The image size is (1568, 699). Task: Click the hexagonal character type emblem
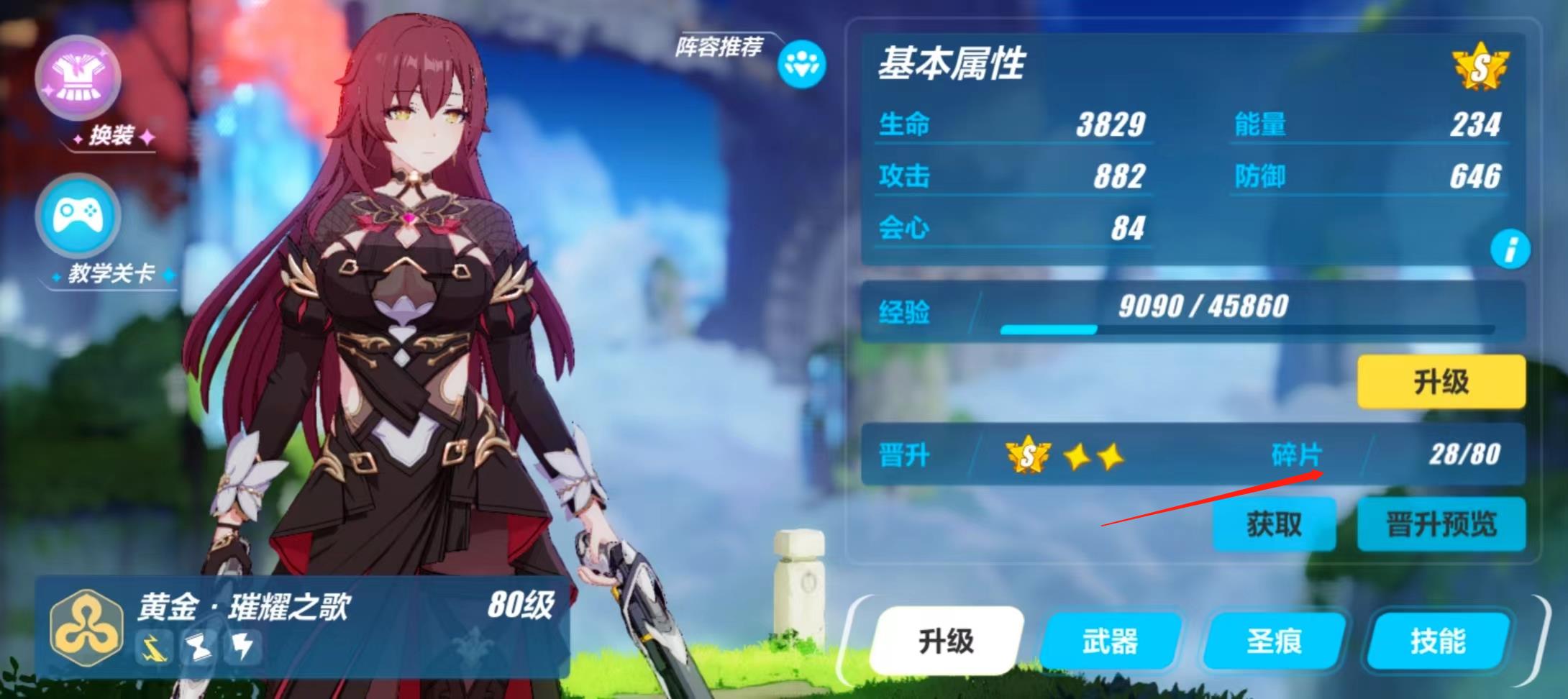click(x=87, y=627)
